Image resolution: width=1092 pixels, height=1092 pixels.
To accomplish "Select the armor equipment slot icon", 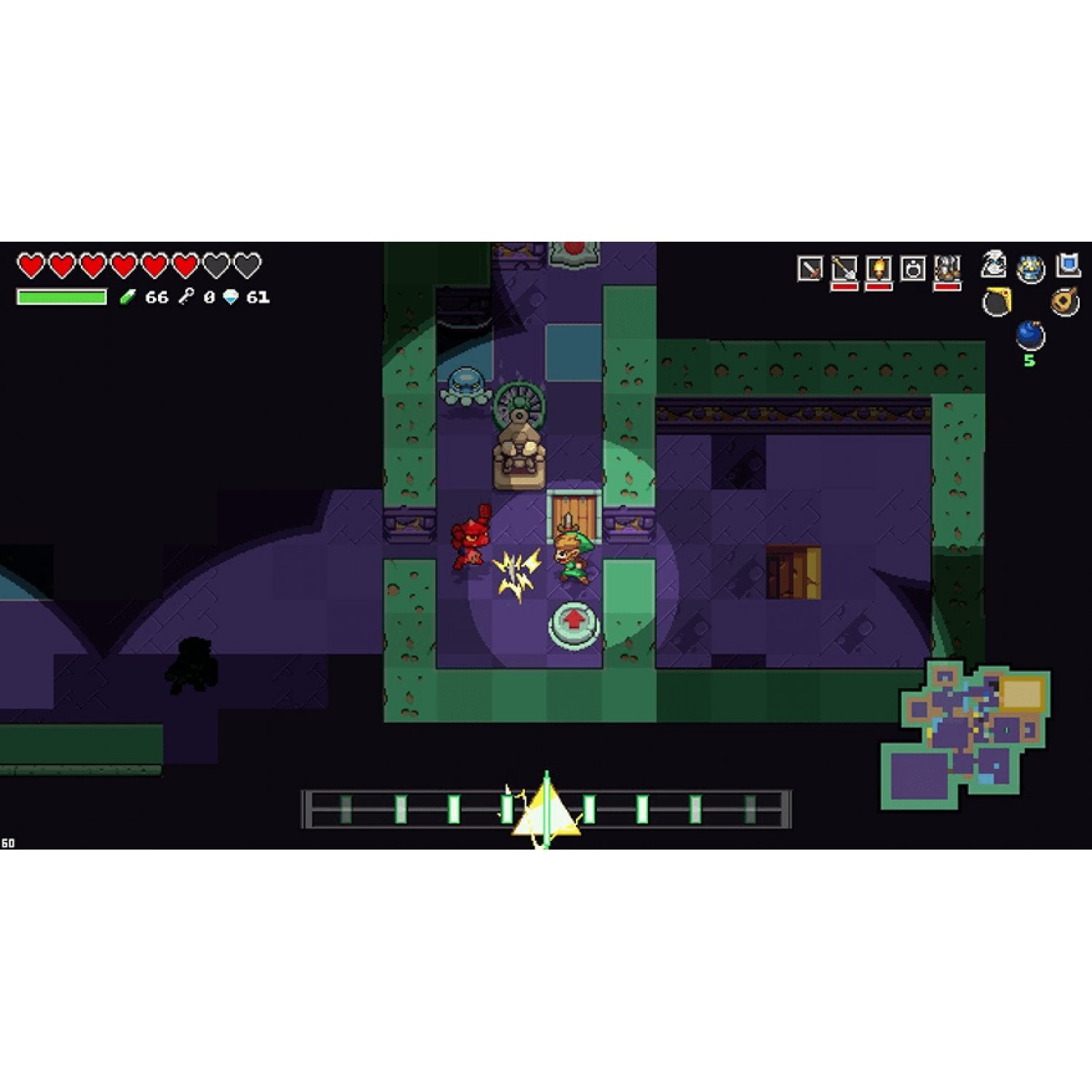I will click(x=946, y=267).
